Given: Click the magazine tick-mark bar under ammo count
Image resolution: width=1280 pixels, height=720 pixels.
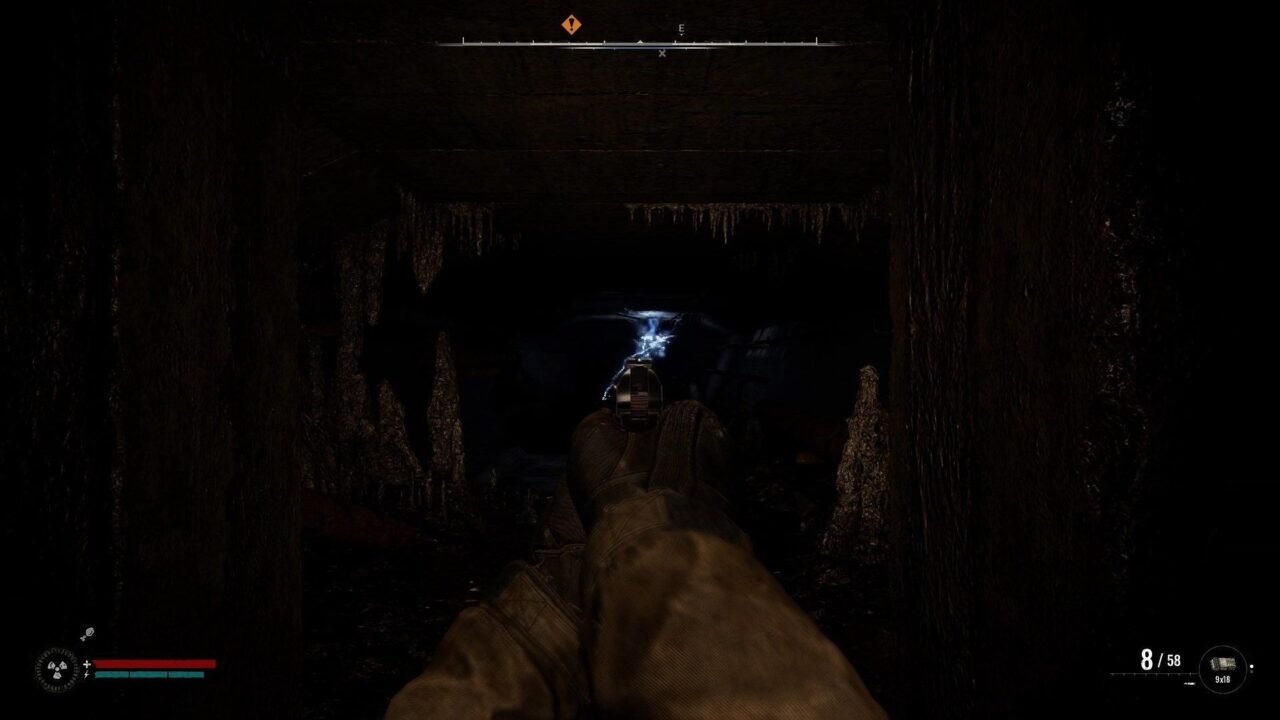Looking at the screenshot, I should click(x=1152, y=673).
